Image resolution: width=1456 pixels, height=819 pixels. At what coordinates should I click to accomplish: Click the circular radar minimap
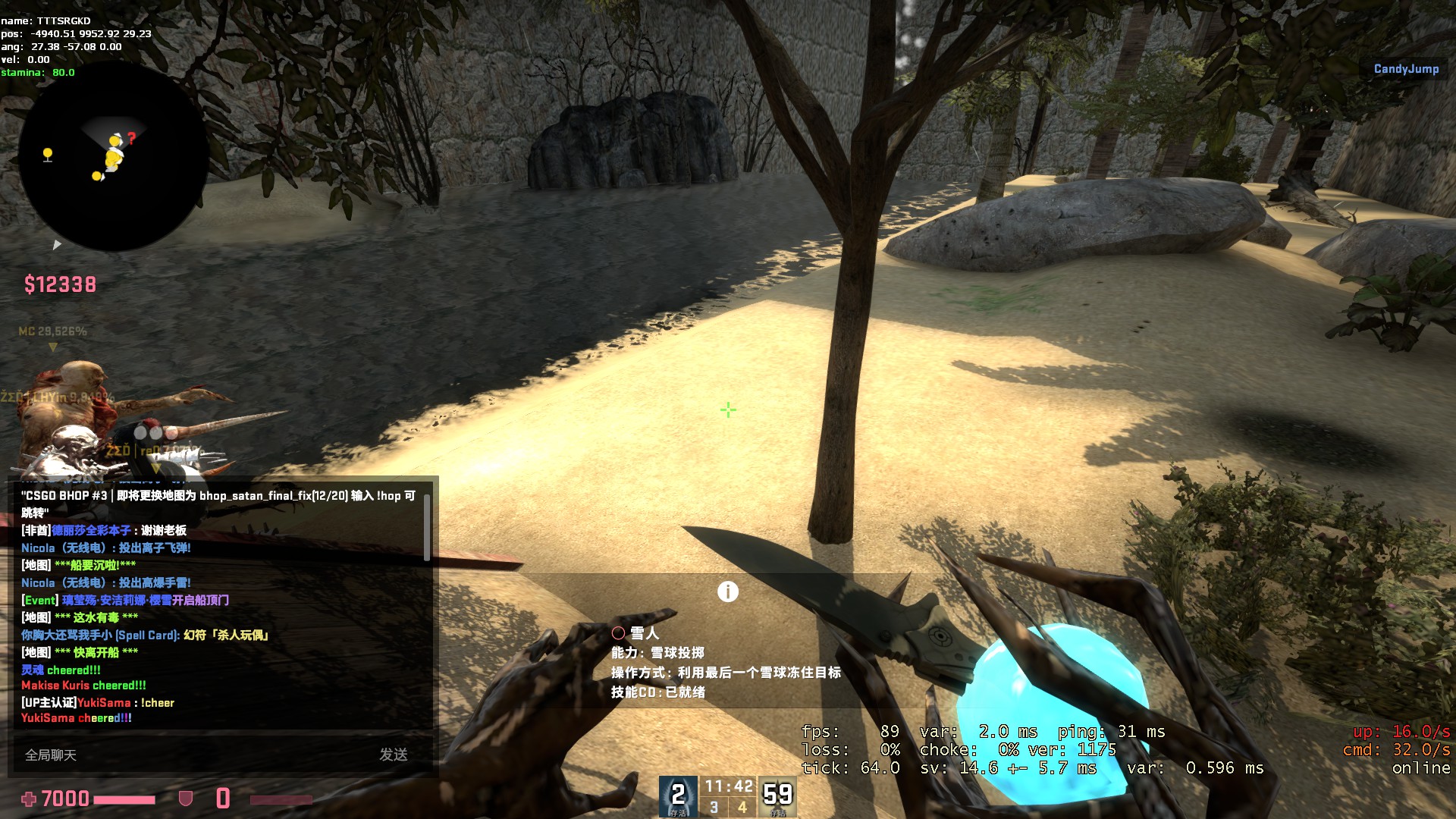112,158
